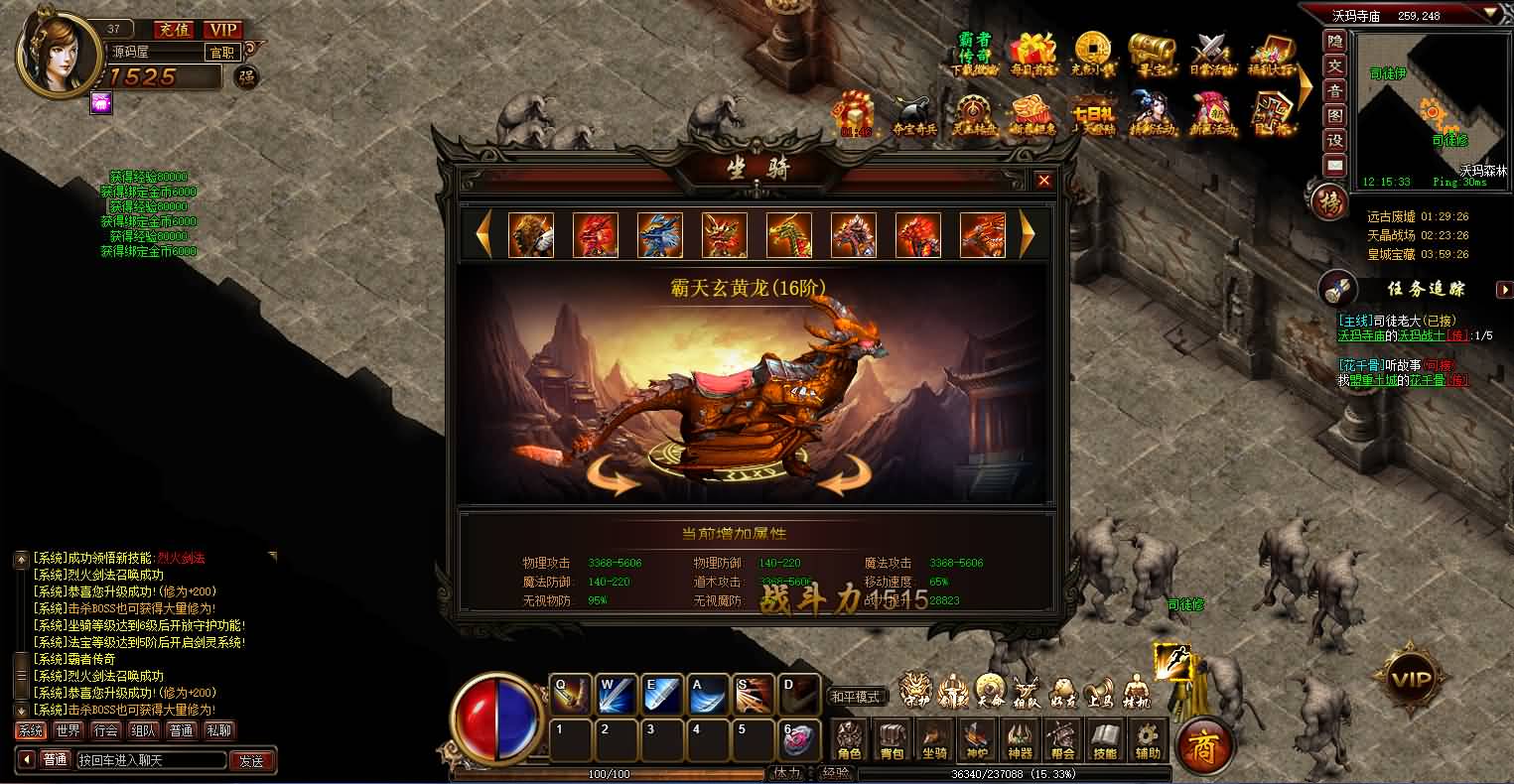The image size is (1514, 784).
Task: Open the round red 商 shop button
Action: [x=1202, y=742]
